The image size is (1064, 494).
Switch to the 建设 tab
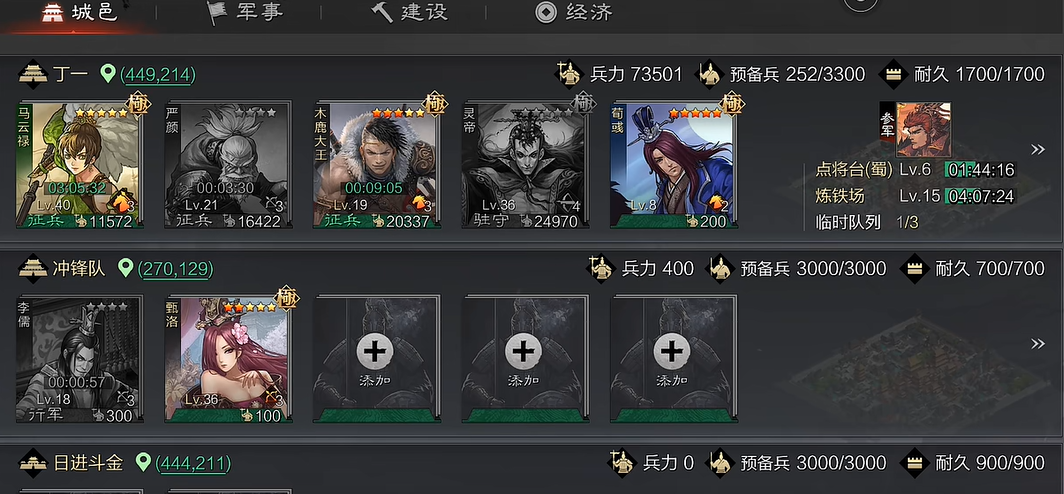point(410,13)
